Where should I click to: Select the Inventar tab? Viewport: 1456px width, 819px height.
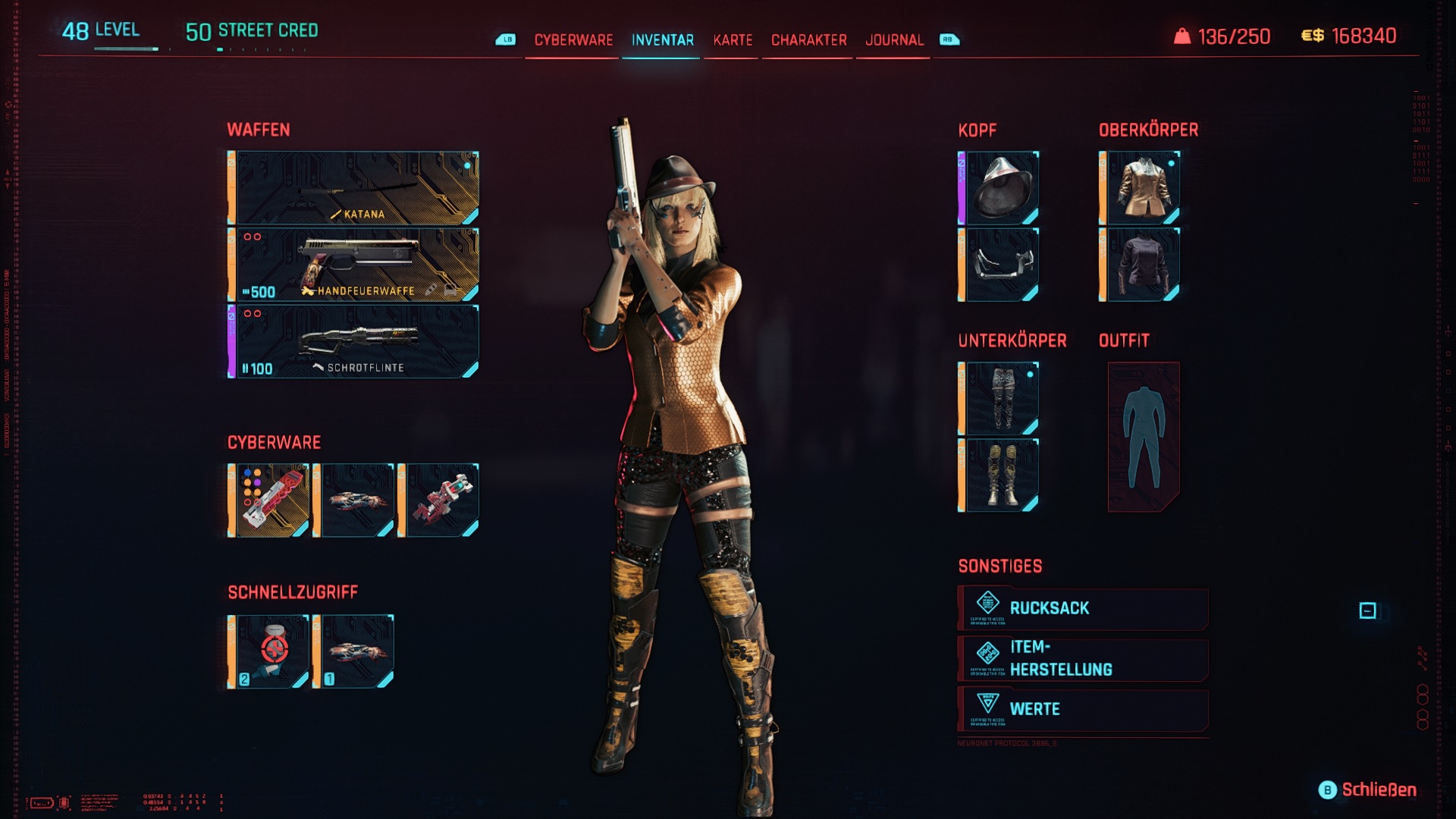662,40
